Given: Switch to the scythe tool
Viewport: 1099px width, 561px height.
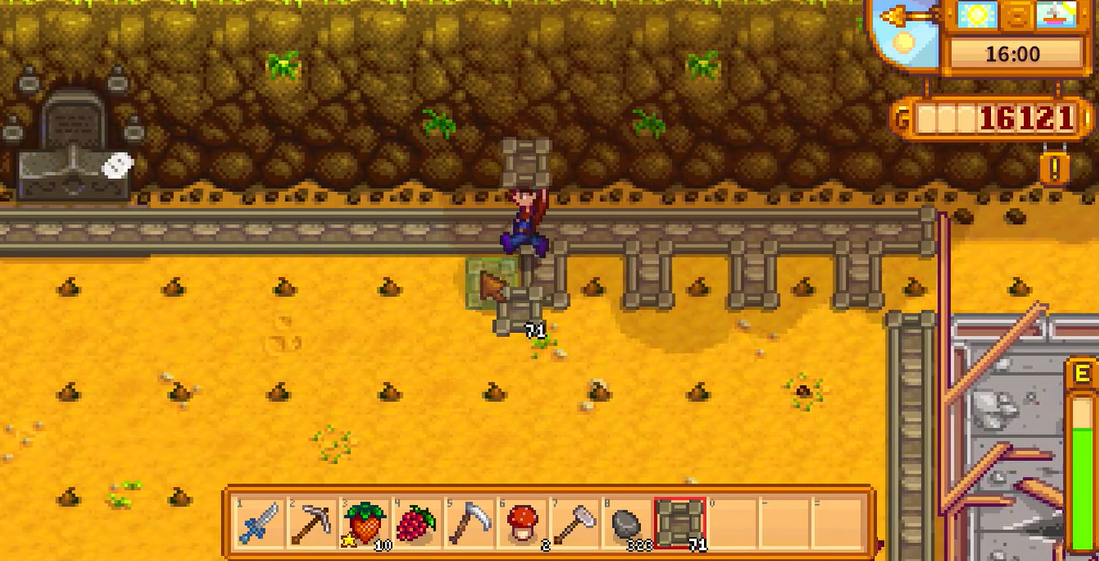Looking at the screenshot, I should [469, 523].
